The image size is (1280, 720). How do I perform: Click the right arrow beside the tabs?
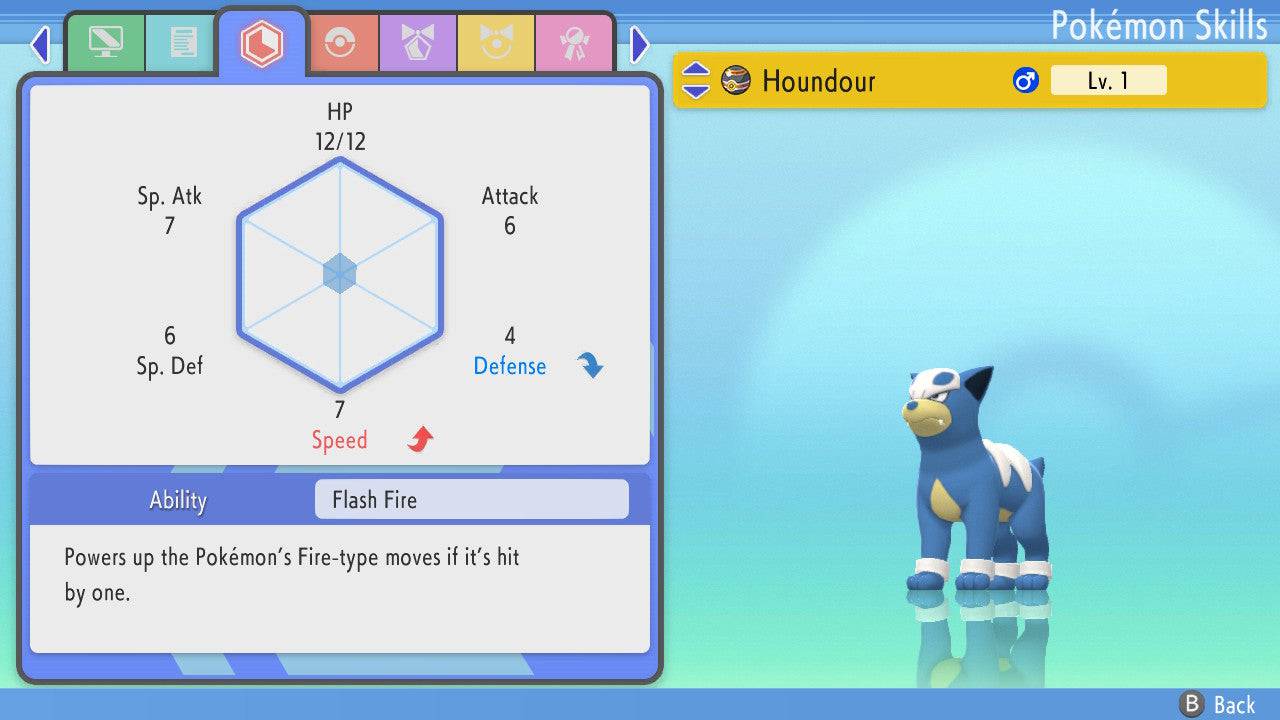pos(640,44)
